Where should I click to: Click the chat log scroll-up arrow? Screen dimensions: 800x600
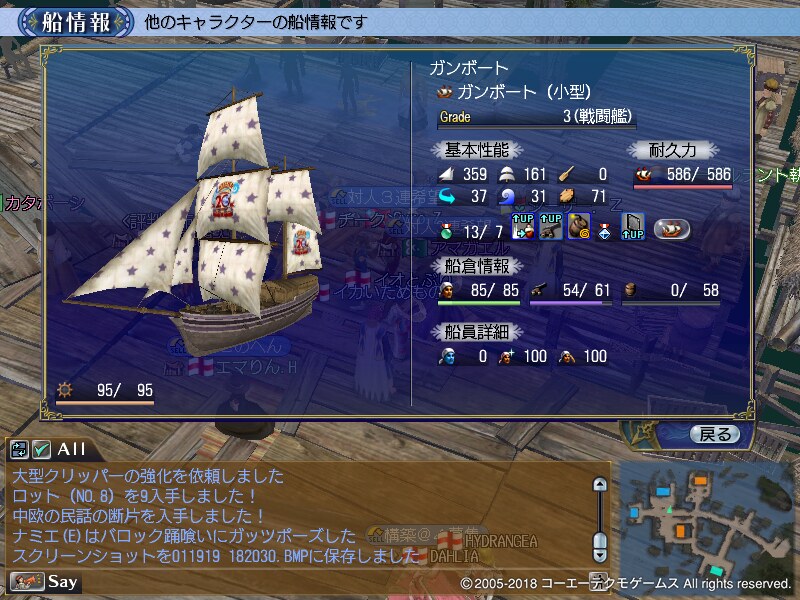click(600, 485)
